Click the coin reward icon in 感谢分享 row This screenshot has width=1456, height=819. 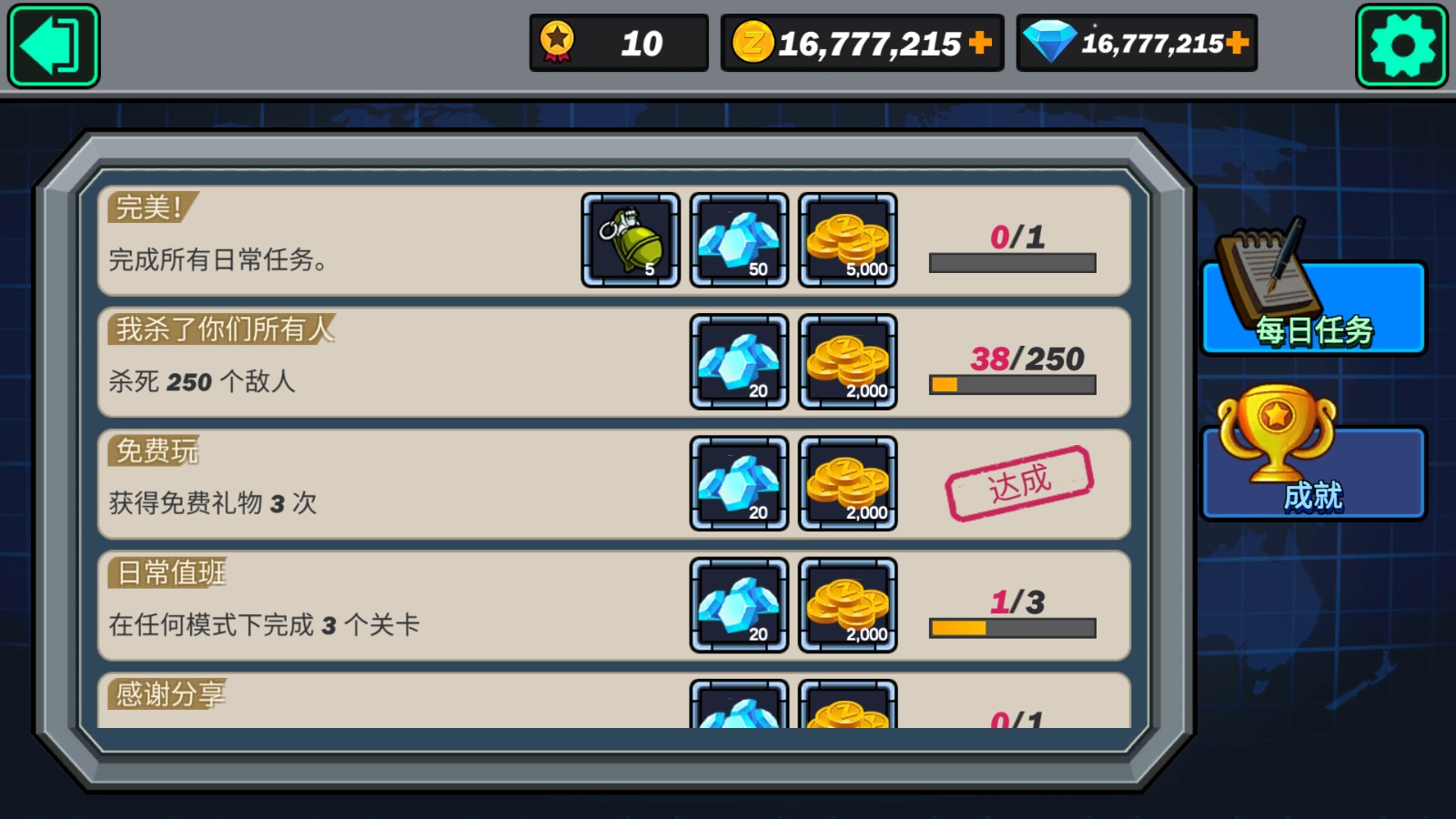pos(848,714)
